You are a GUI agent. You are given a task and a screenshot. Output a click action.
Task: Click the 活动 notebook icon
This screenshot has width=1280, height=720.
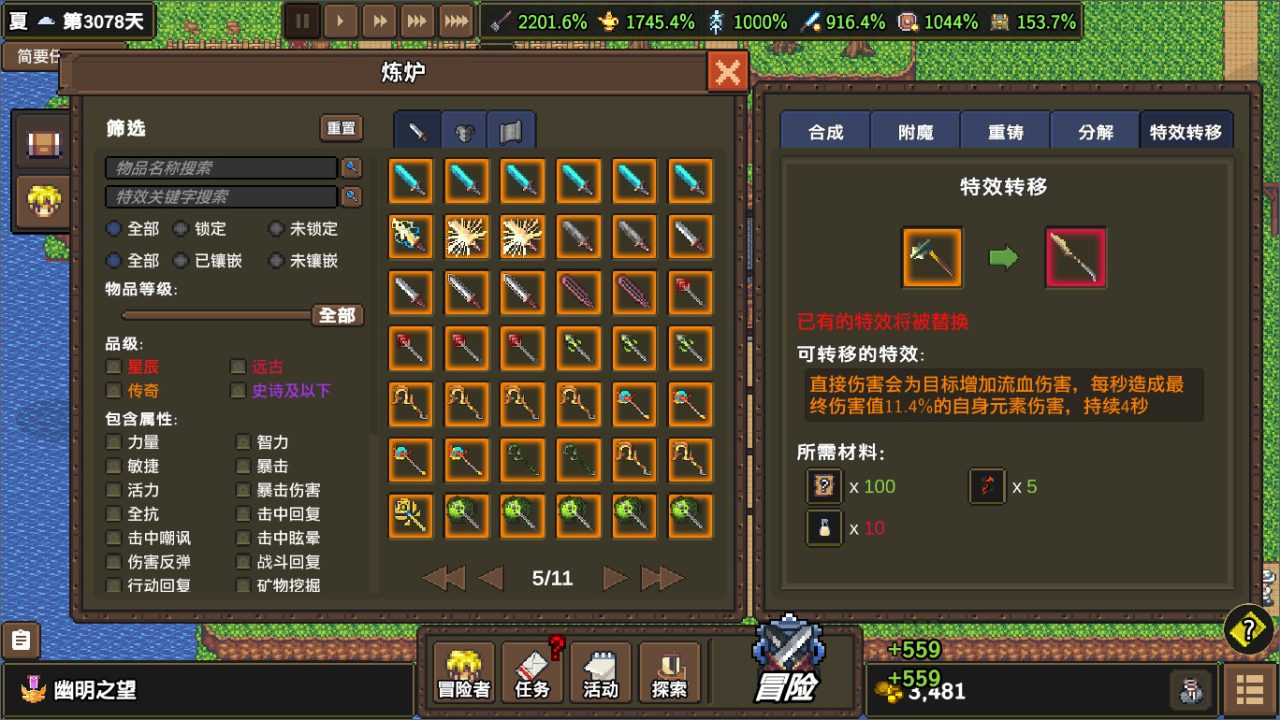[x=600, y=672]
